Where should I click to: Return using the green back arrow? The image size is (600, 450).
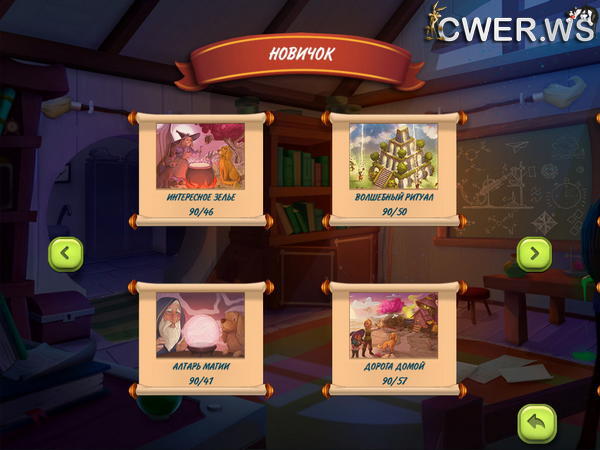535,422
